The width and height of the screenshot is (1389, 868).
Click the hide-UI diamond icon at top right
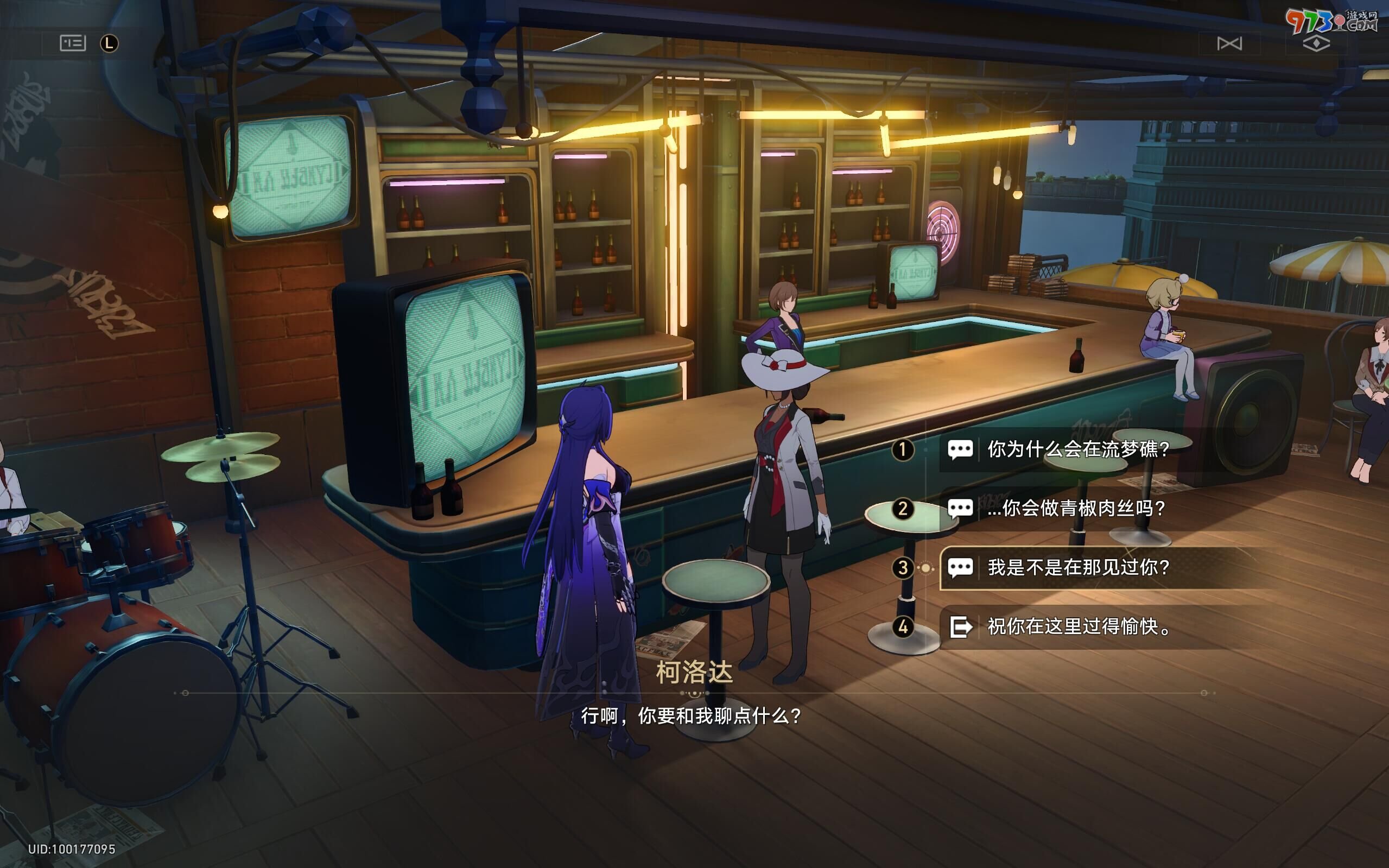(x=1317, y=43)
